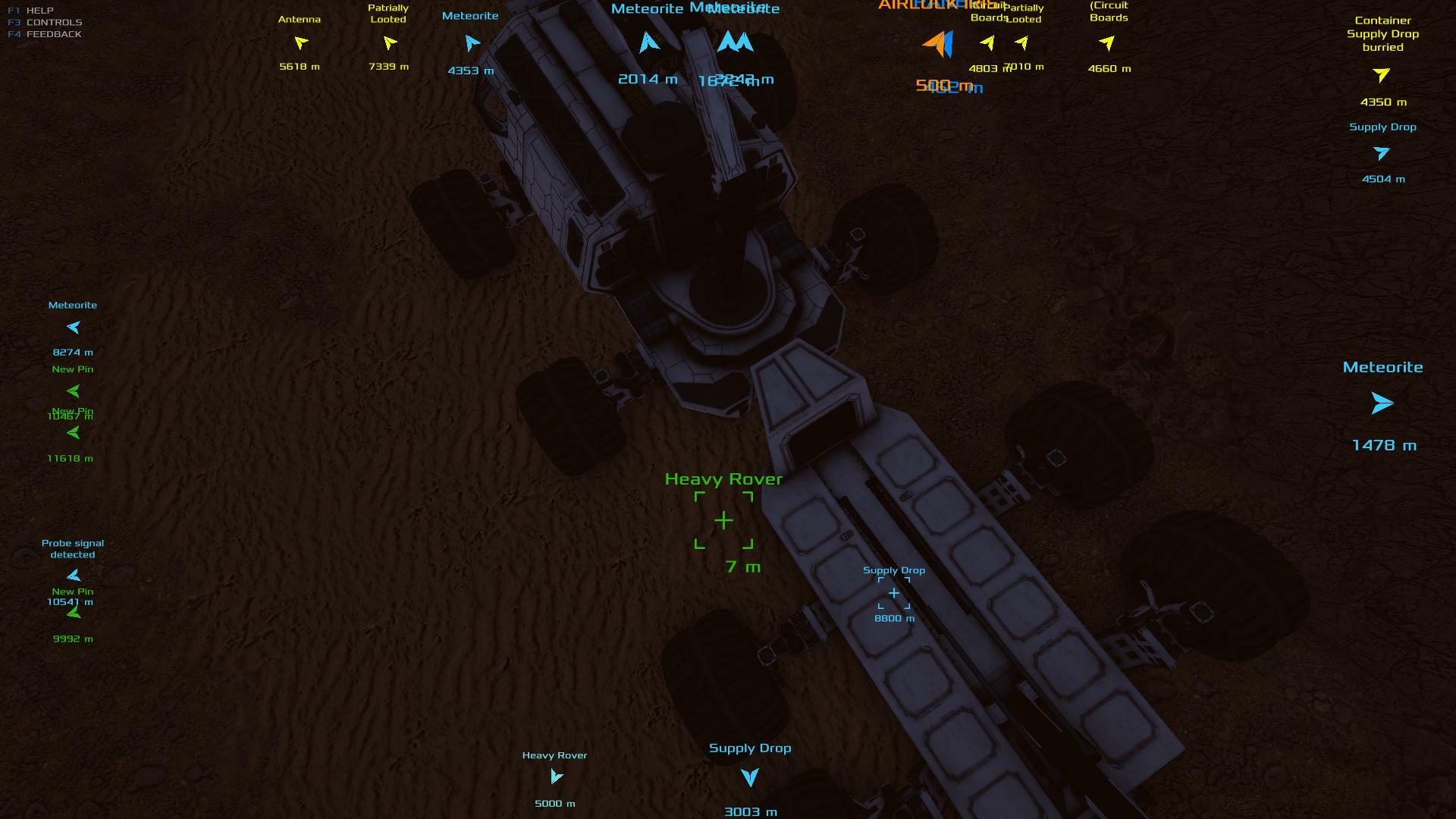Select the Heavy Rover marker at 5000 m

point(556,777)
